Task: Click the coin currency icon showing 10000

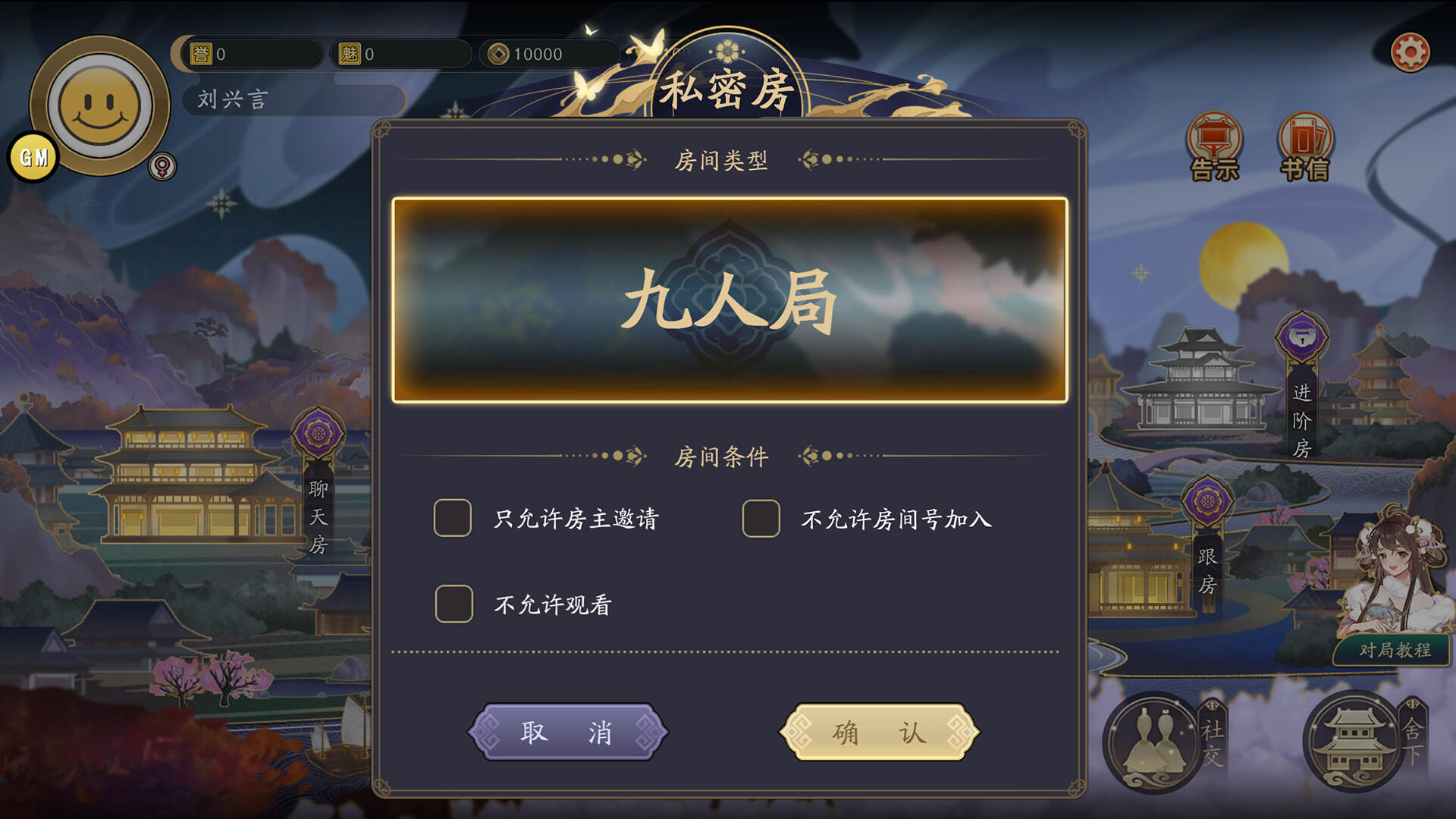Action: [500, 53]
